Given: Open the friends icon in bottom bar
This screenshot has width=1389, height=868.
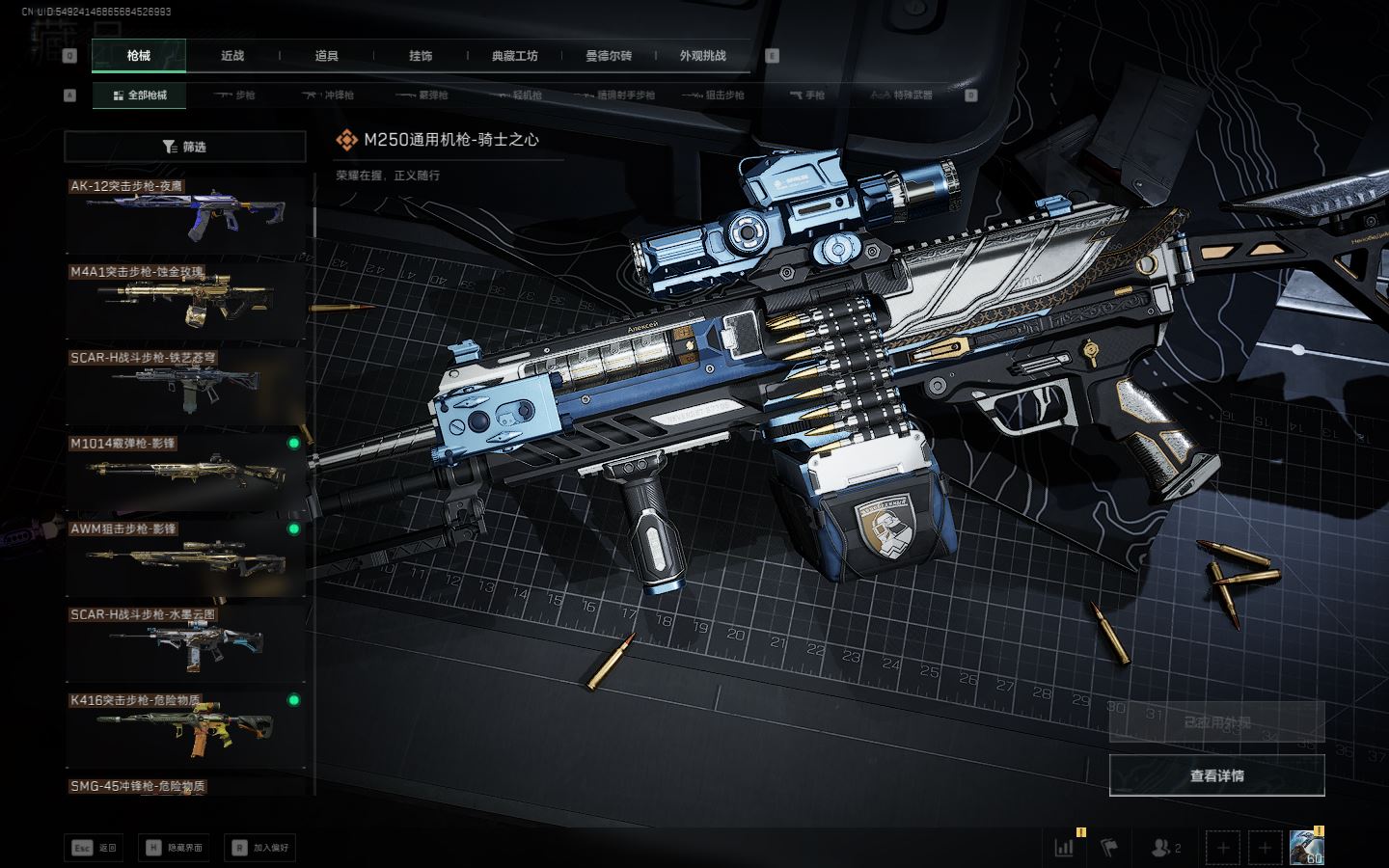Looking at the screenshot, I should pos(1165,848).
